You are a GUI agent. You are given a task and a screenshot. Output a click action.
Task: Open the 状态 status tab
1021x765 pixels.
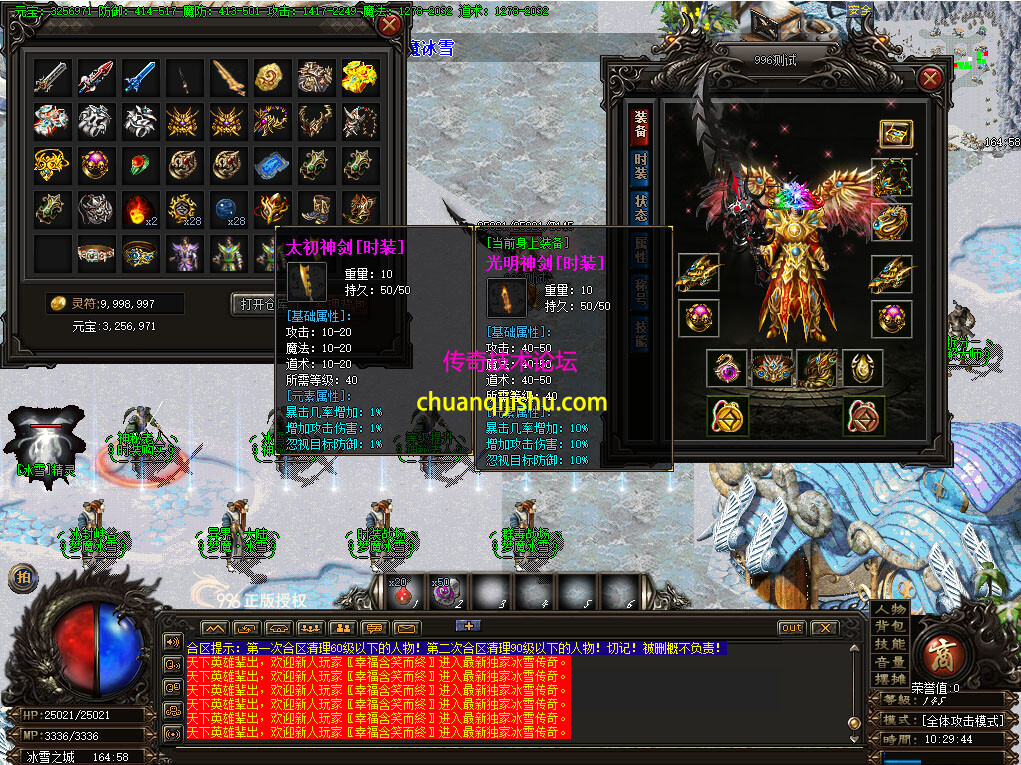click(640, 208)
